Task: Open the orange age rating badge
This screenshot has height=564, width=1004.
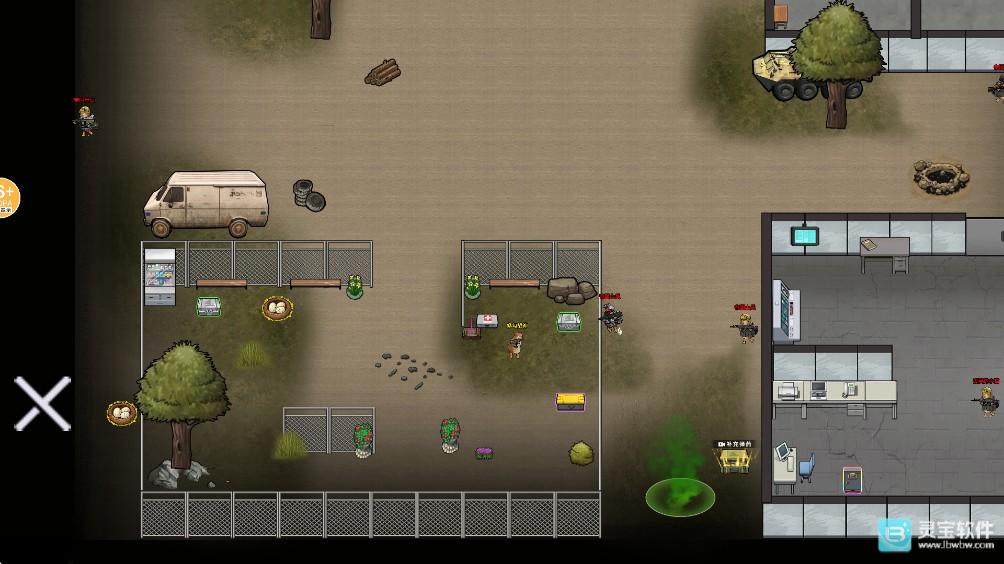Action: (x=8, y=199)
